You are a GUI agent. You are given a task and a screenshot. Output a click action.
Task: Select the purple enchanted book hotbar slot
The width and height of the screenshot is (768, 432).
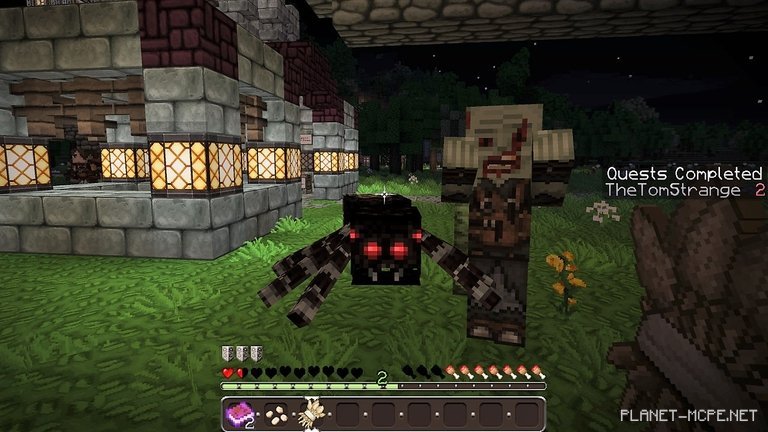(x=241, y=413)
